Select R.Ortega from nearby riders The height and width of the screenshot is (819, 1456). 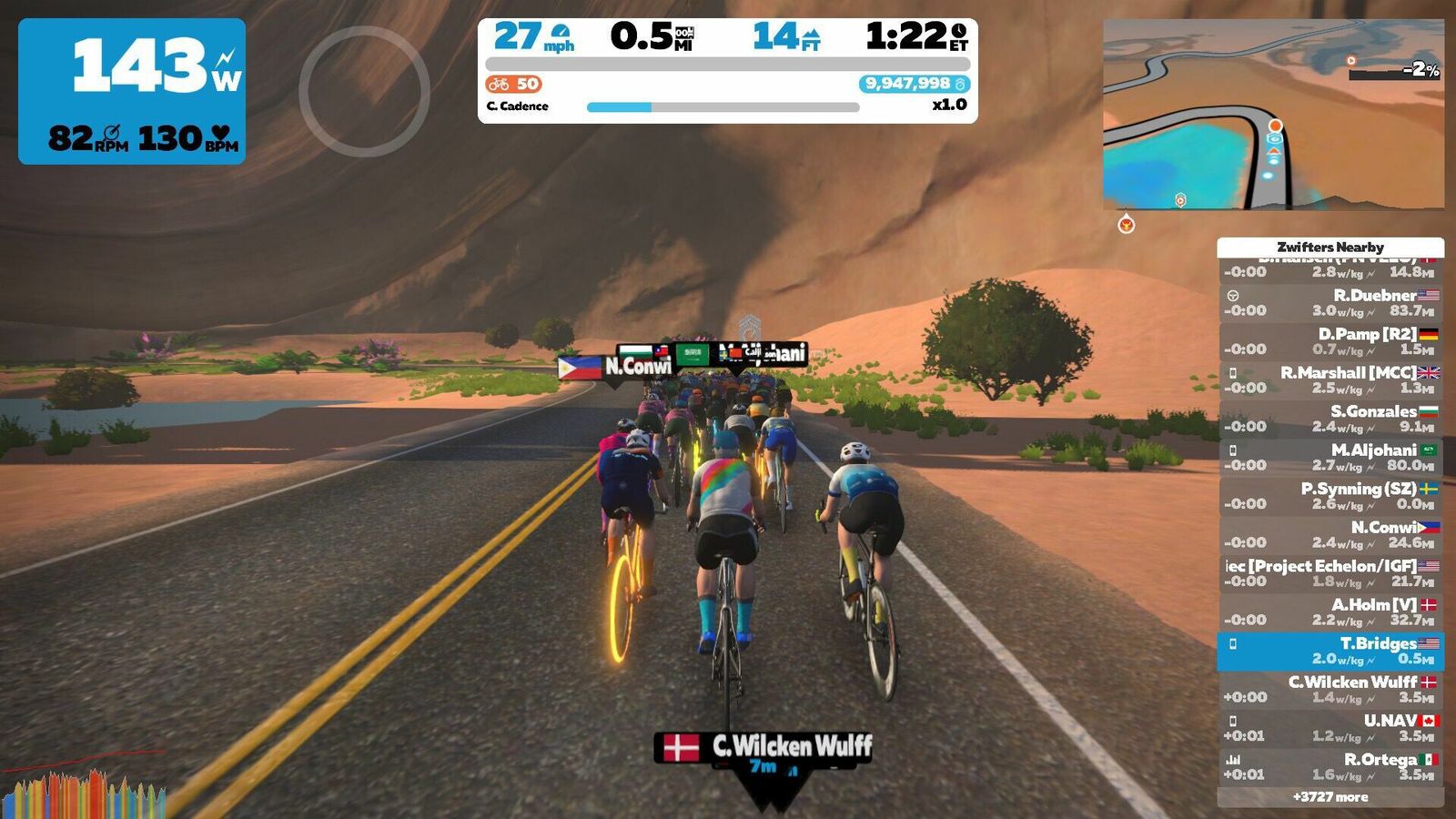point(1330,766)
